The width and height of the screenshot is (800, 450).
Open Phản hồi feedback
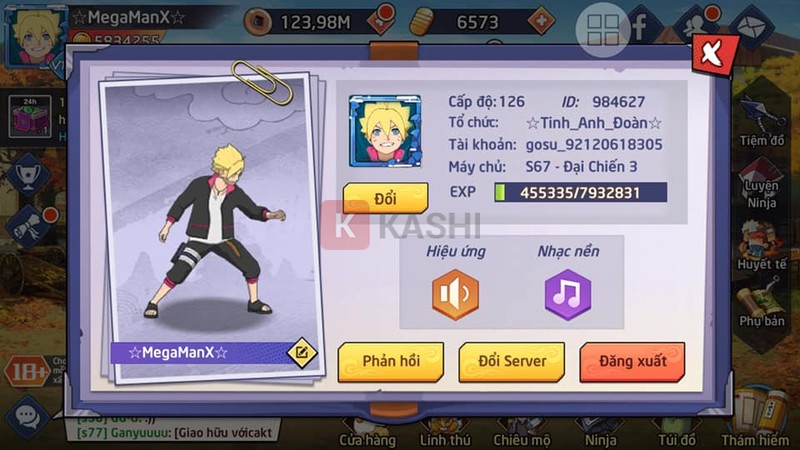coord(390,361)
